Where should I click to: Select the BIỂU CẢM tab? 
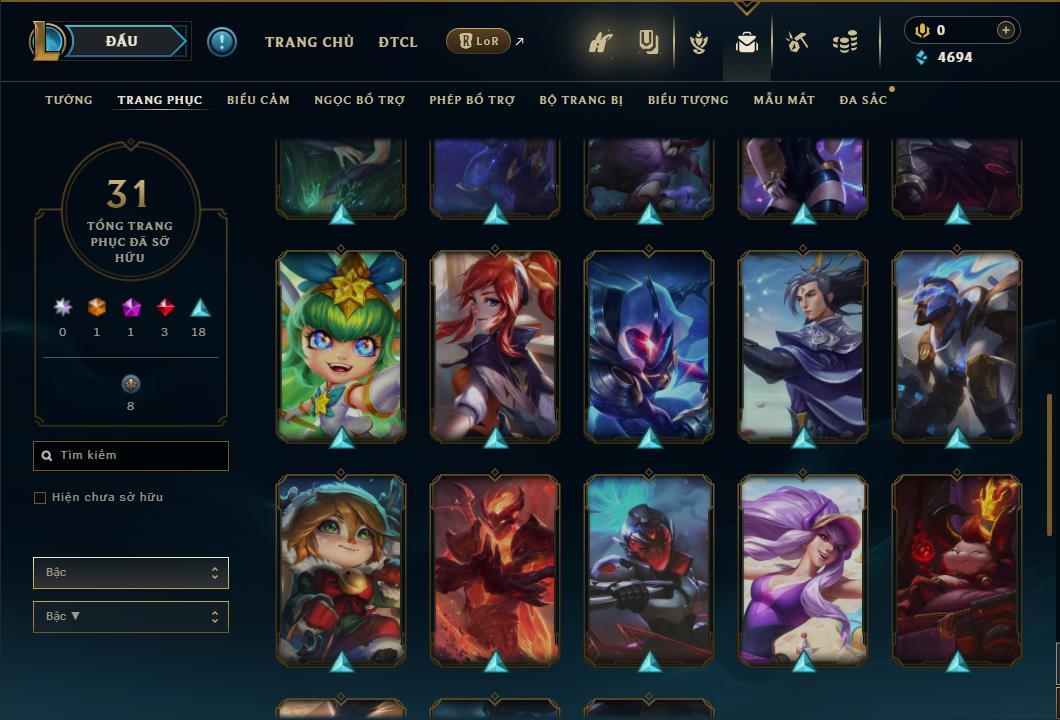(x=258, y=100)
